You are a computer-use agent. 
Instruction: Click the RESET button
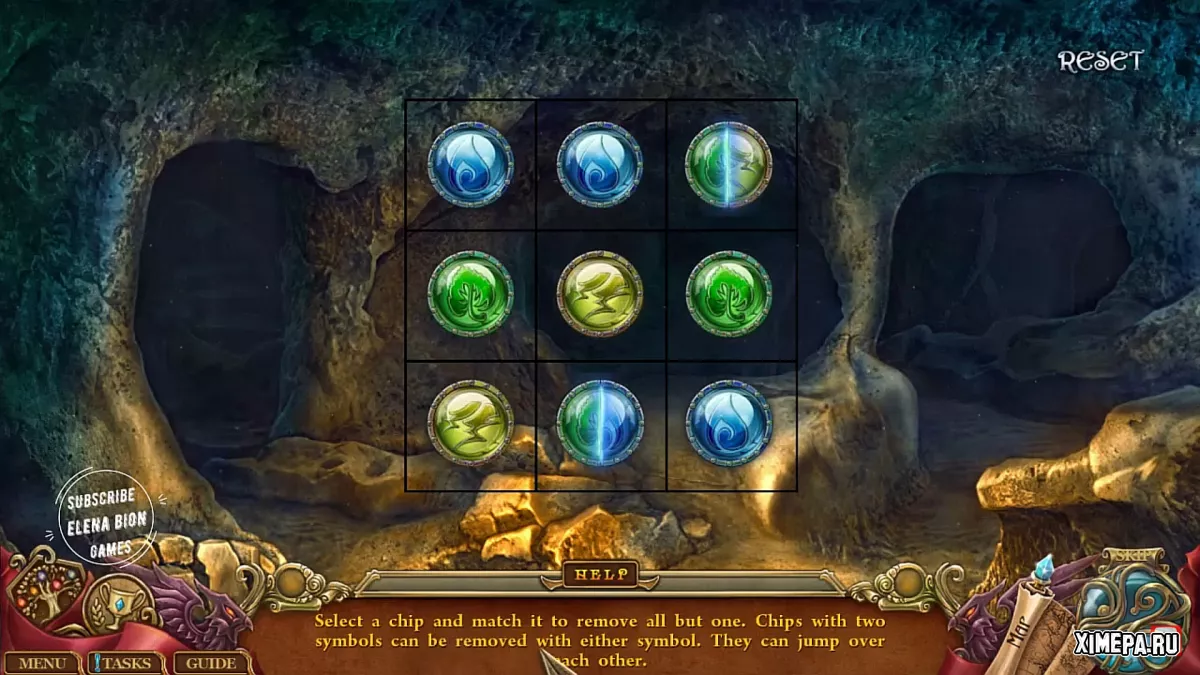(x=1100, y=62)
